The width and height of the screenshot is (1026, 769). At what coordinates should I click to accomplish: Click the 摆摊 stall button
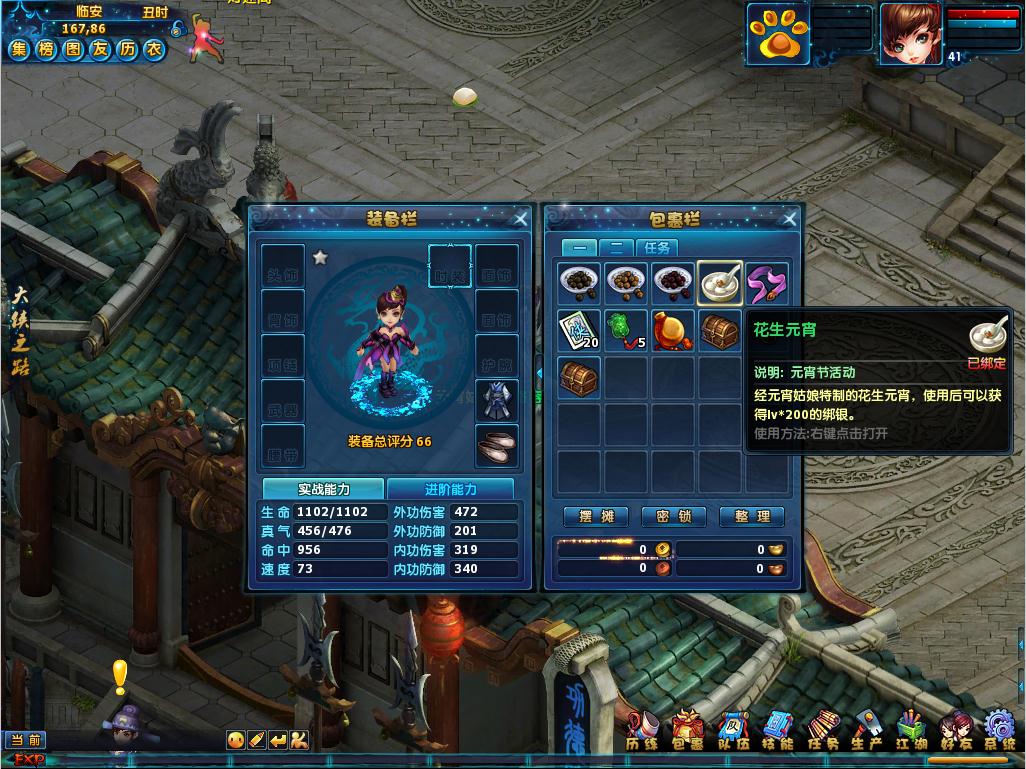tap(596, 516)
